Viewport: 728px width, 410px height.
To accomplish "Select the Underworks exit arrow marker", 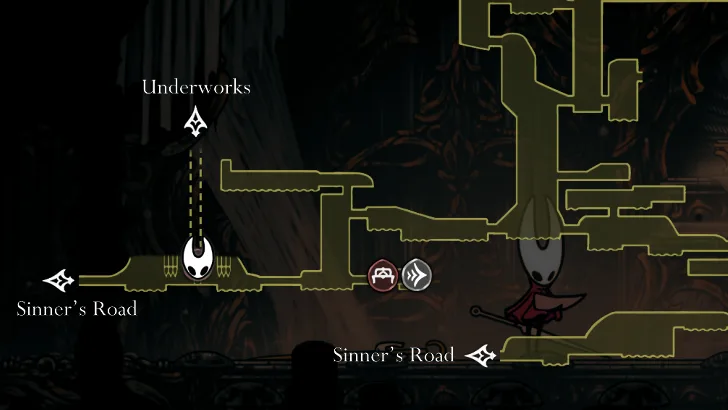I will (x=196, y=123).
